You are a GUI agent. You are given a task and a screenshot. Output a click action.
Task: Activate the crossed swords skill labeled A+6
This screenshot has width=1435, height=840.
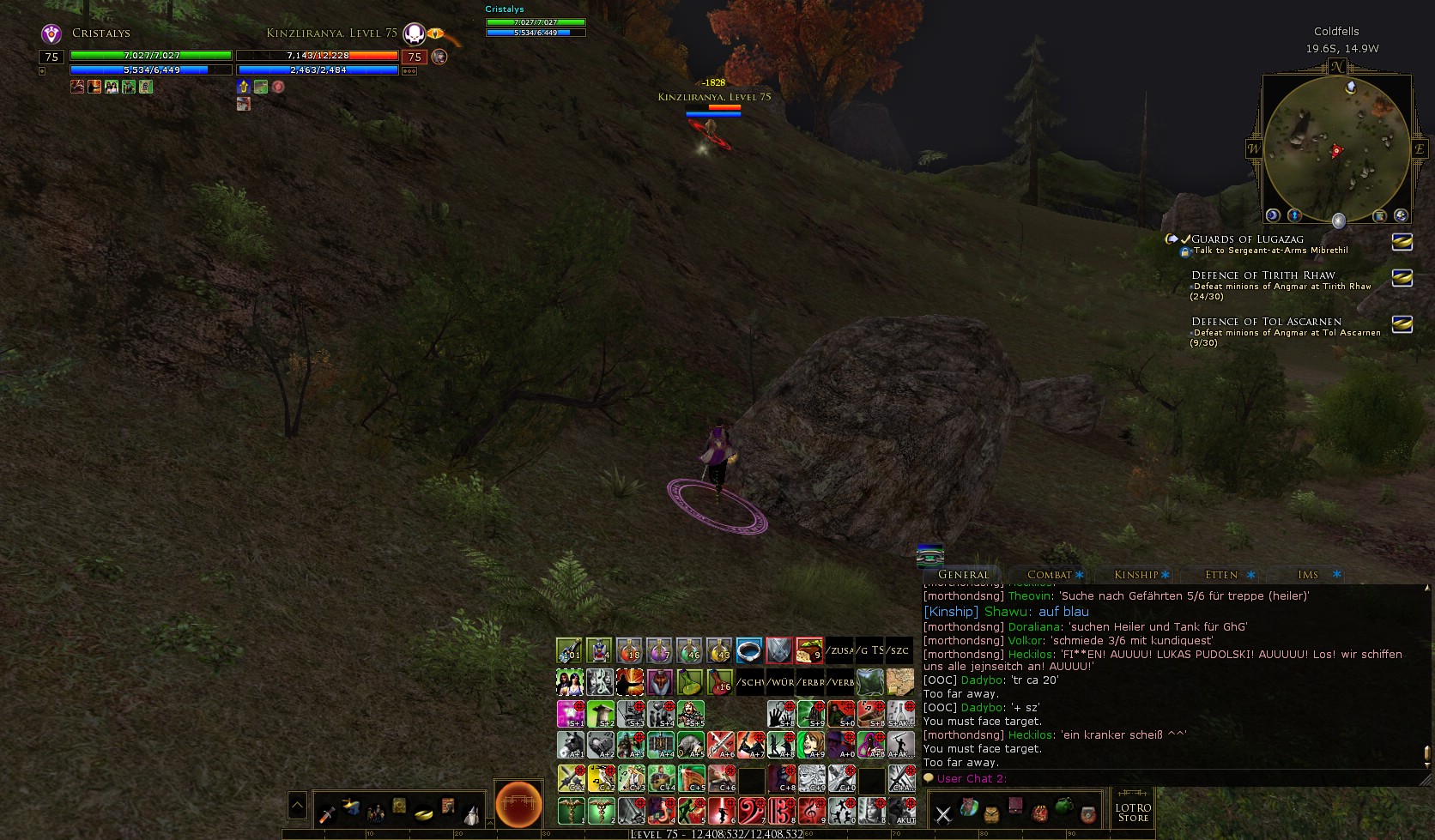721,744
